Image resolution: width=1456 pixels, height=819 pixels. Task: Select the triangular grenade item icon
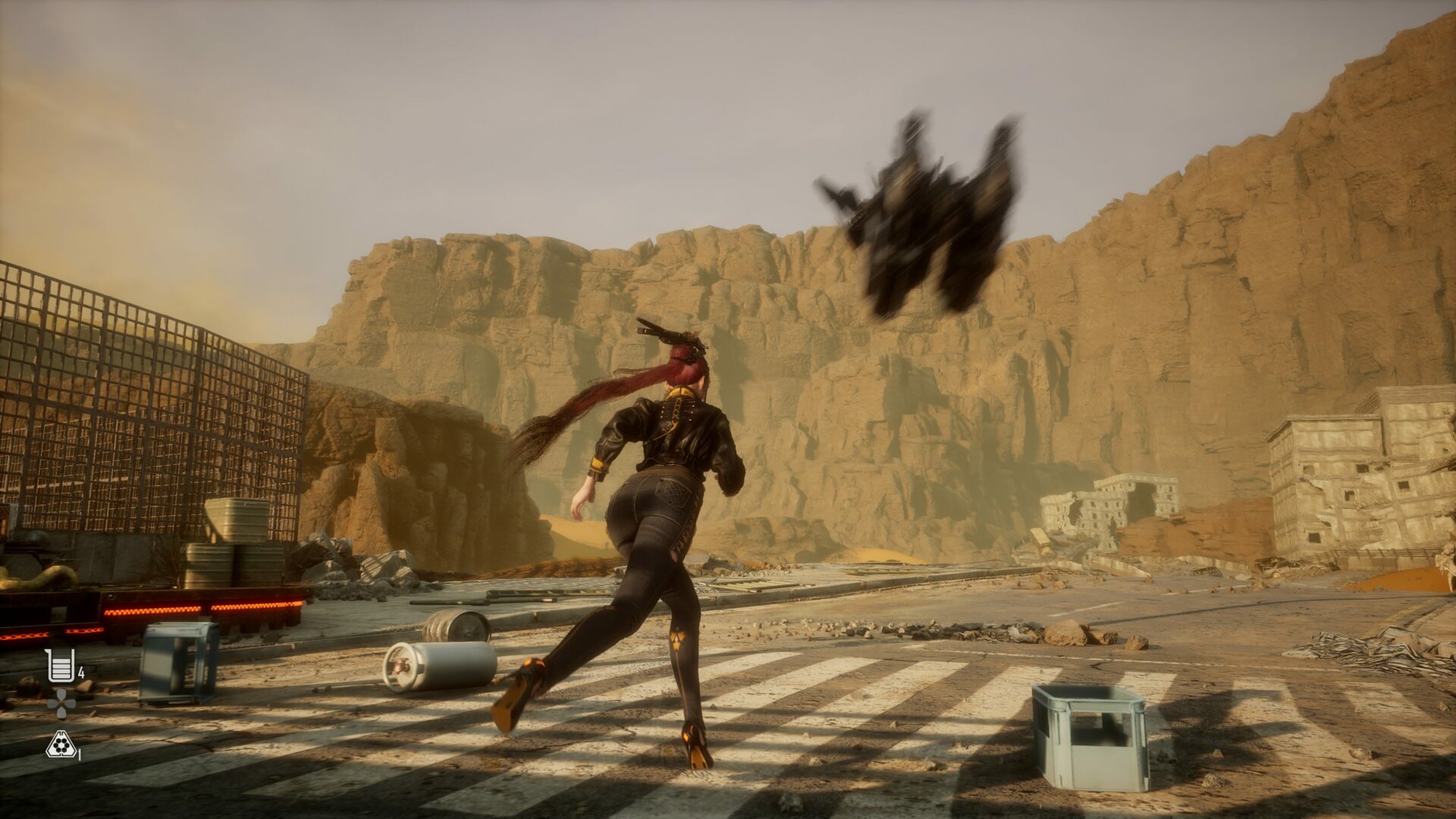[59, 745]
